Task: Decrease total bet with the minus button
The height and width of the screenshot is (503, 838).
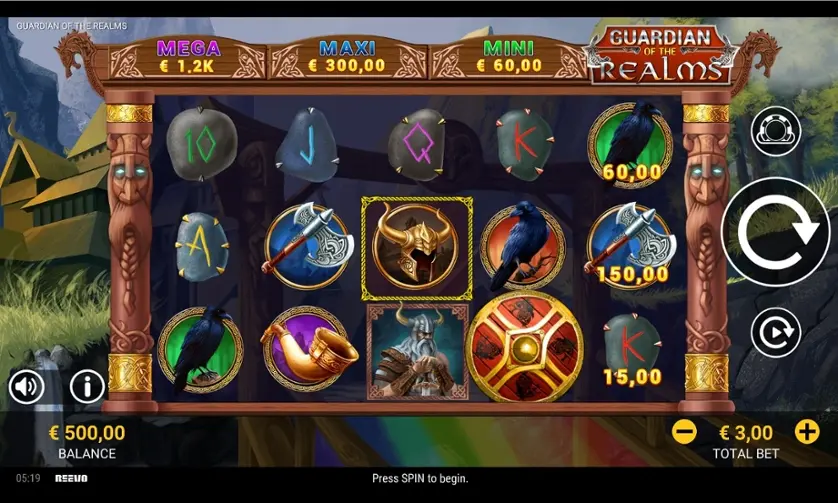Action: [684, 432]
